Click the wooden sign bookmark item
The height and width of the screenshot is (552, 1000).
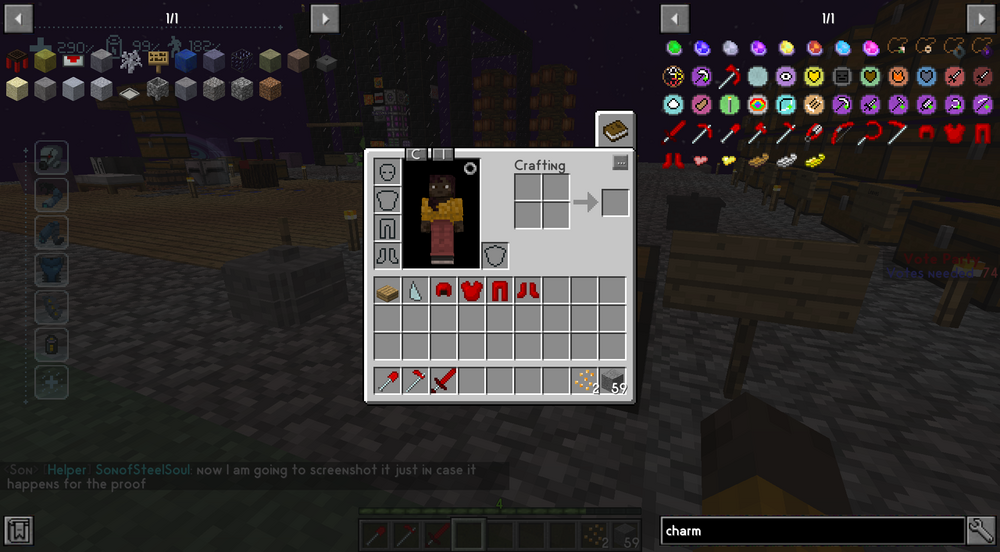point(157,61)
